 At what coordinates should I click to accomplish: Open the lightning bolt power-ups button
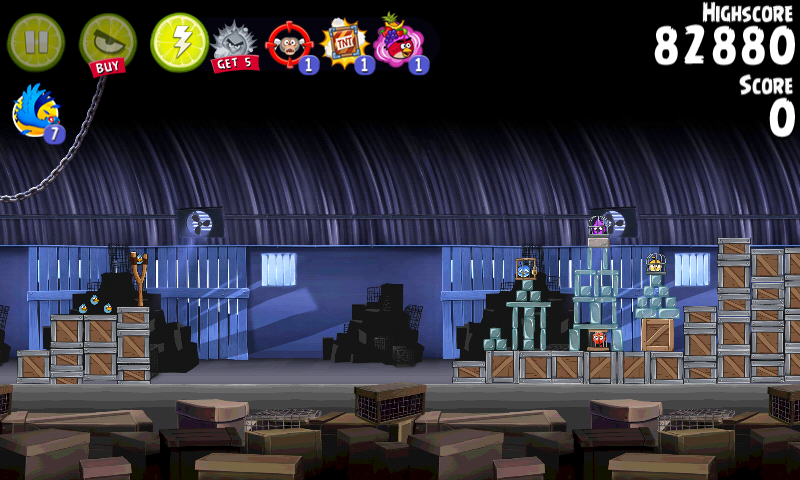(x=179, y=42)
